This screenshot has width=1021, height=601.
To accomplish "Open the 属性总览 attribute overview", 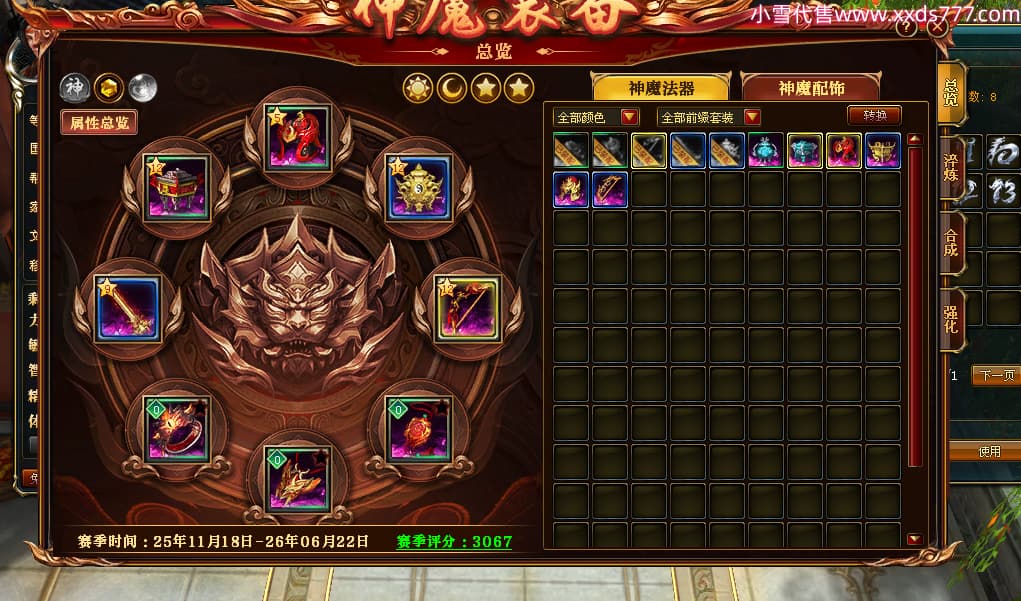I will (98, 122).
